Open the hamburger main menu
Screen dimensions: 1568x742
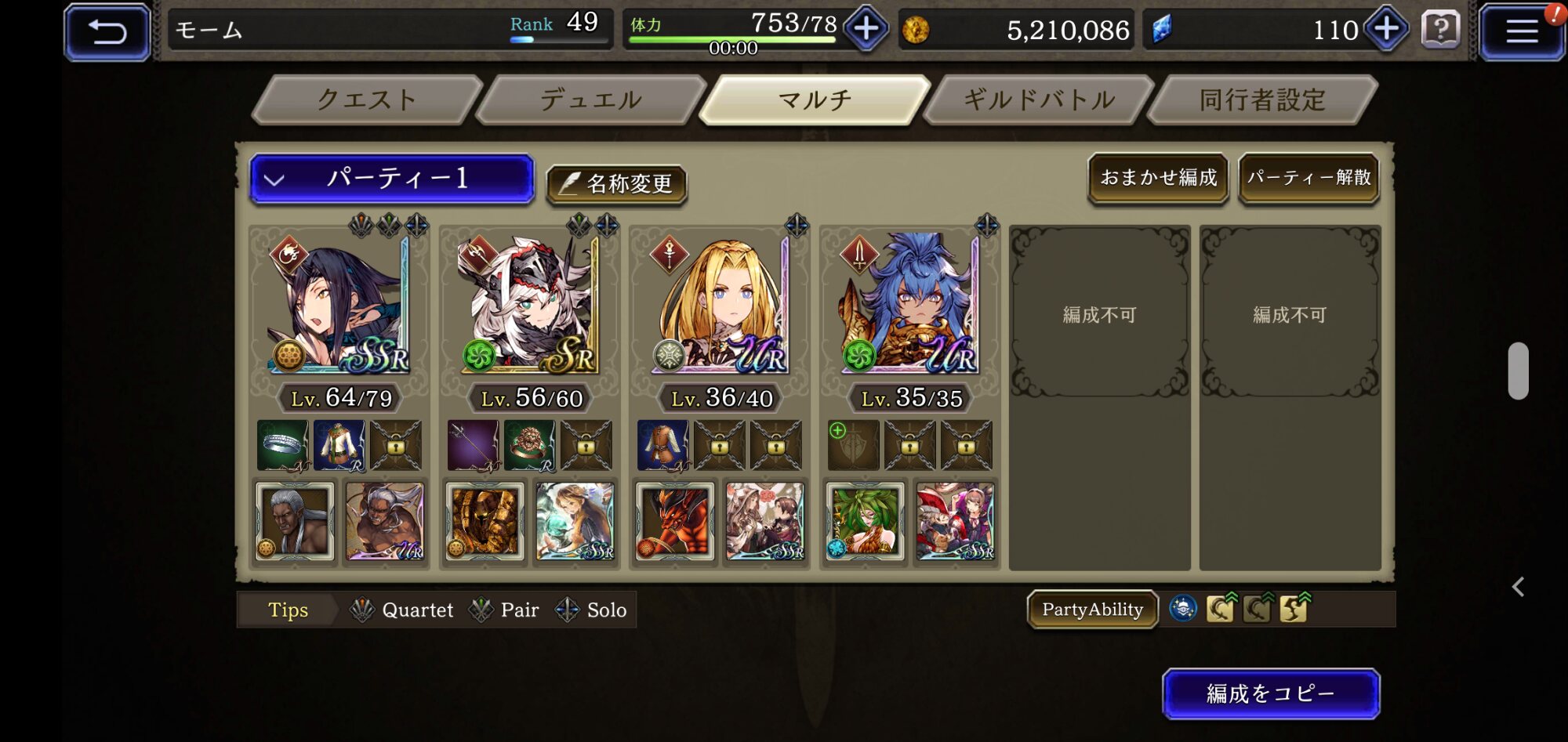point(1521,32)
